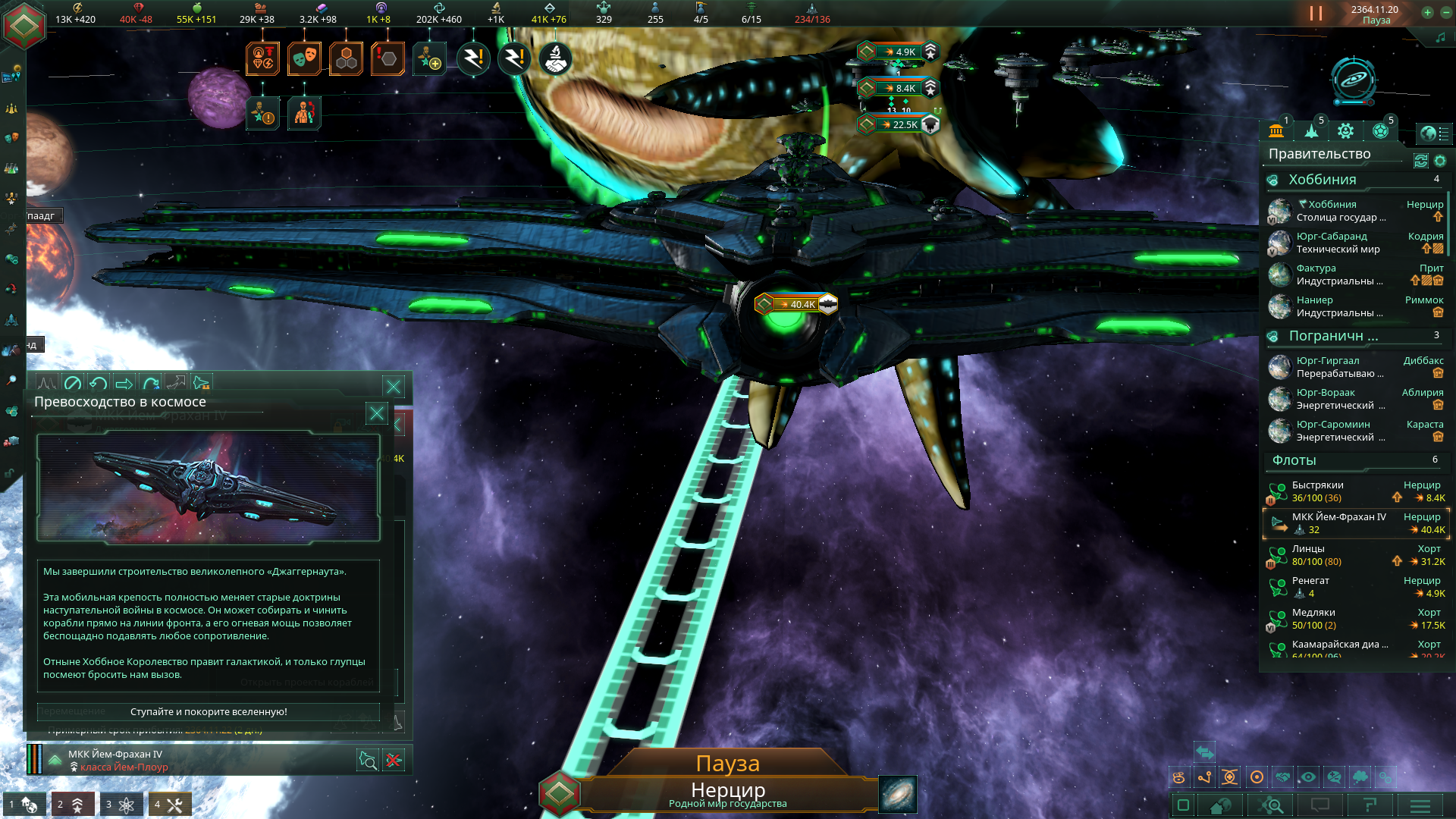This screenshot has height=819, width=1456.
Task: Select the 40.4K juggernaut fleet marker
Action: coord(796,304)
